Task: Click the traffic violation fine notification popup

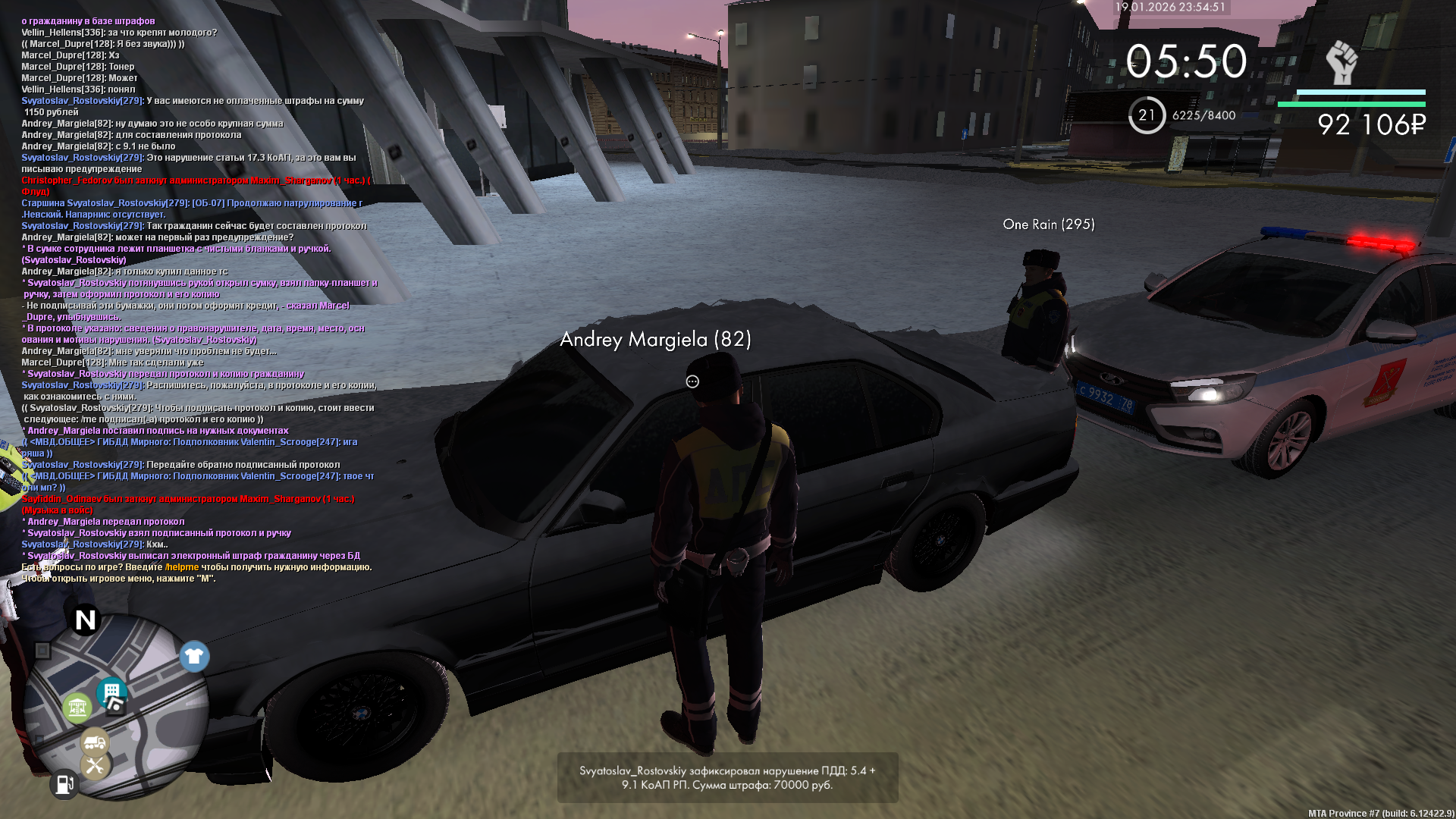Action: coord(727,777)
